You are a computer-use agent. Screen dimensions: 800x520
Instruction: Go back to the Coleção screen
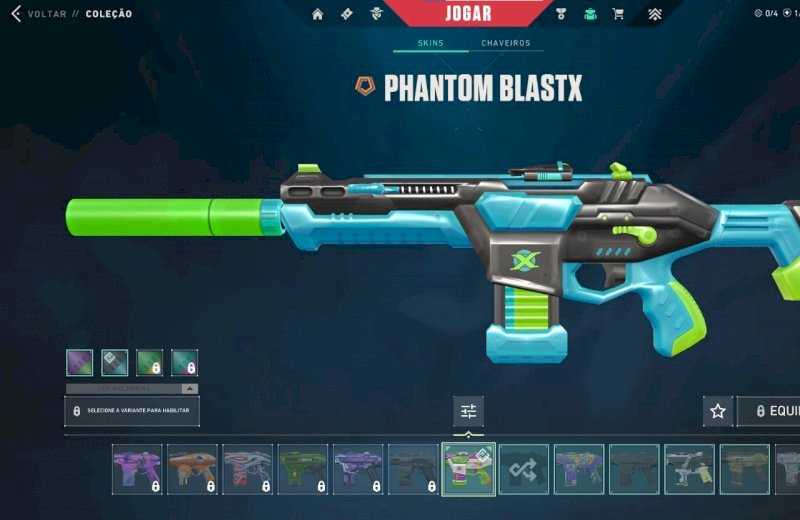tap(40, 14)
